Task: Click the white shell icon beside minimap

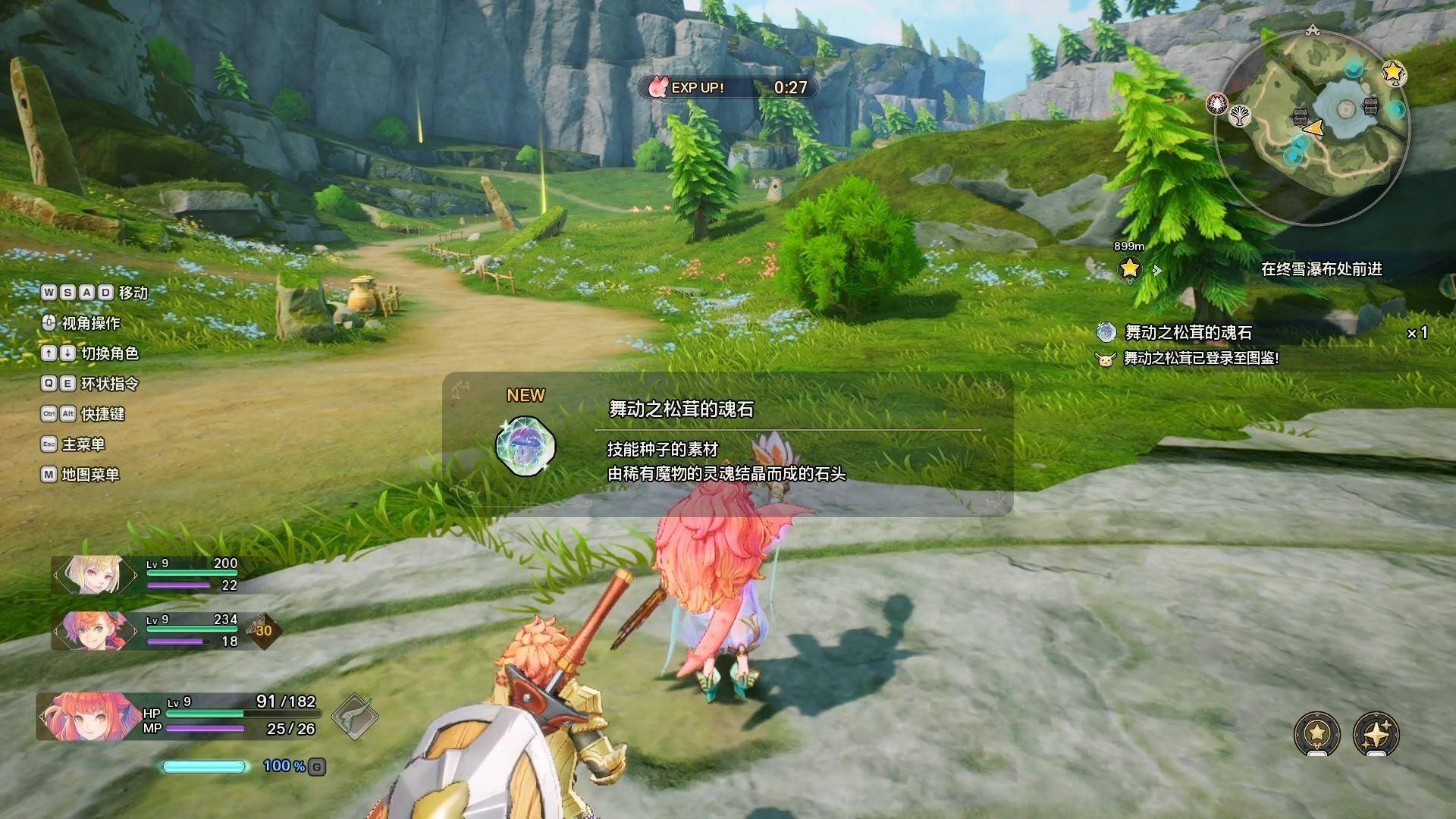Action: point(1239,115)
